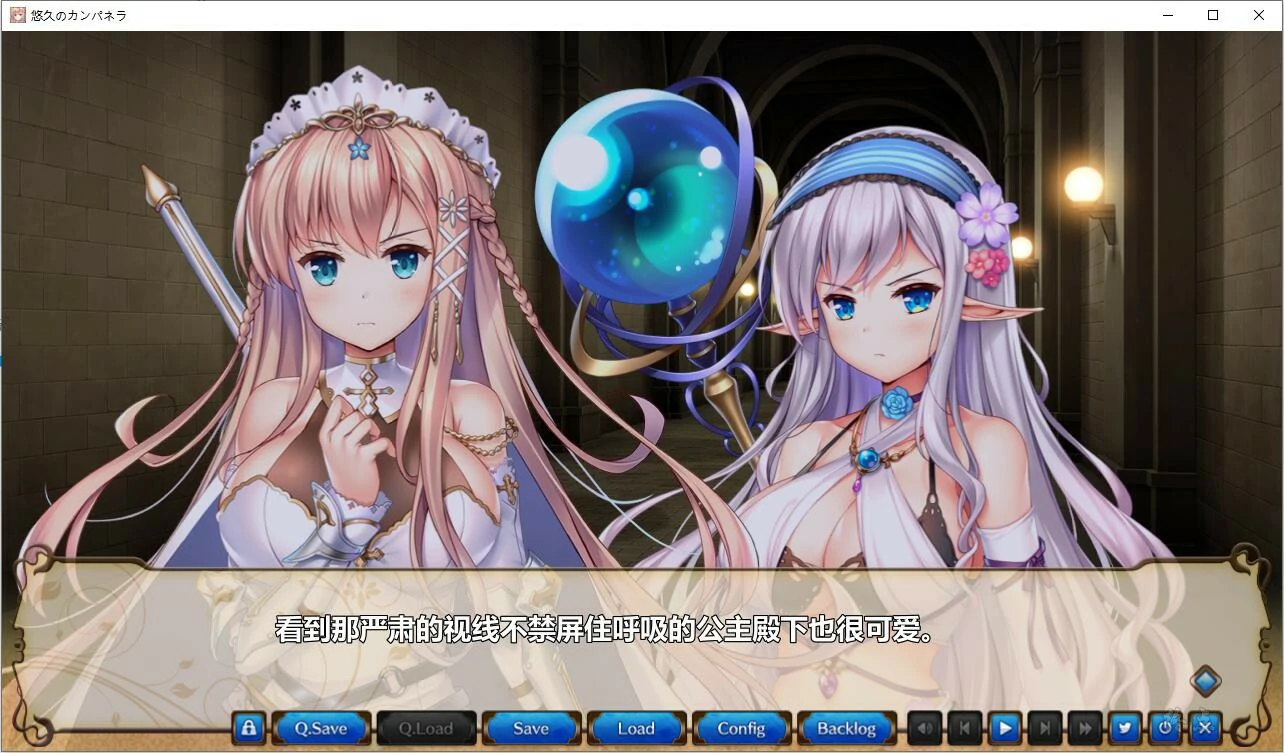Maximize the game window
The height and width of the screenshot is (753, 1284).
click(x=1212, y=15)
